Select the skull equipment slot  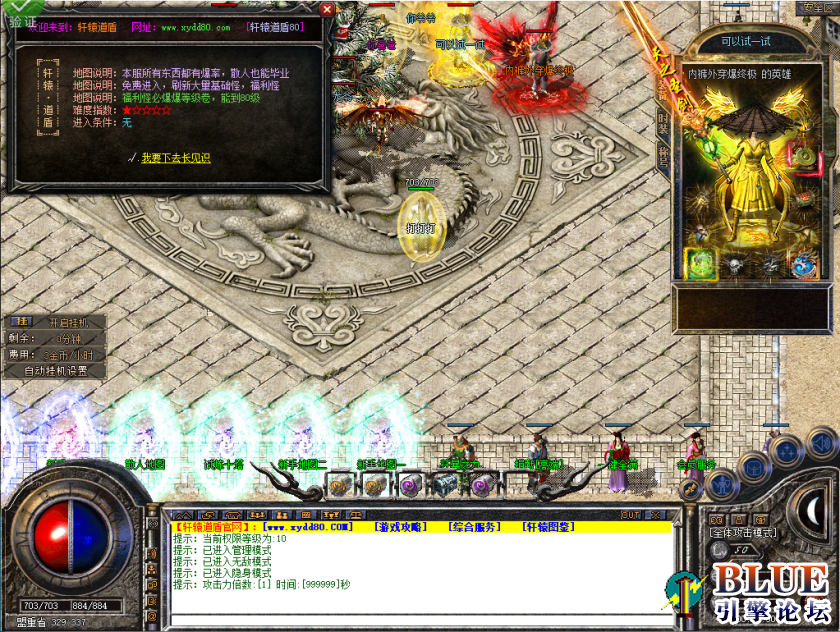[x=734, y=265]
